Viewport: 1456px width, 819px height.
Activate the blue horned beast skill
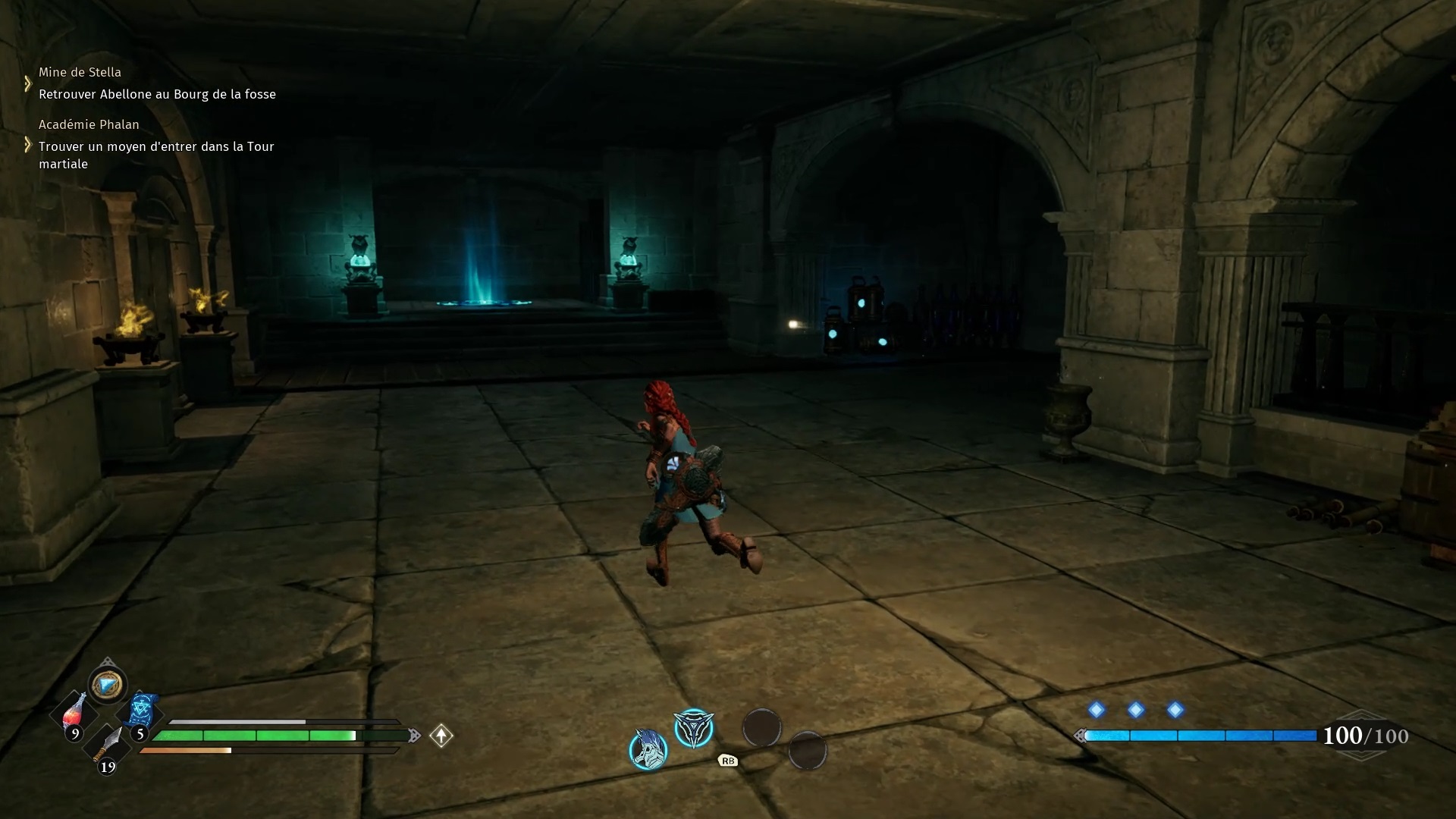tap(648, 749)
